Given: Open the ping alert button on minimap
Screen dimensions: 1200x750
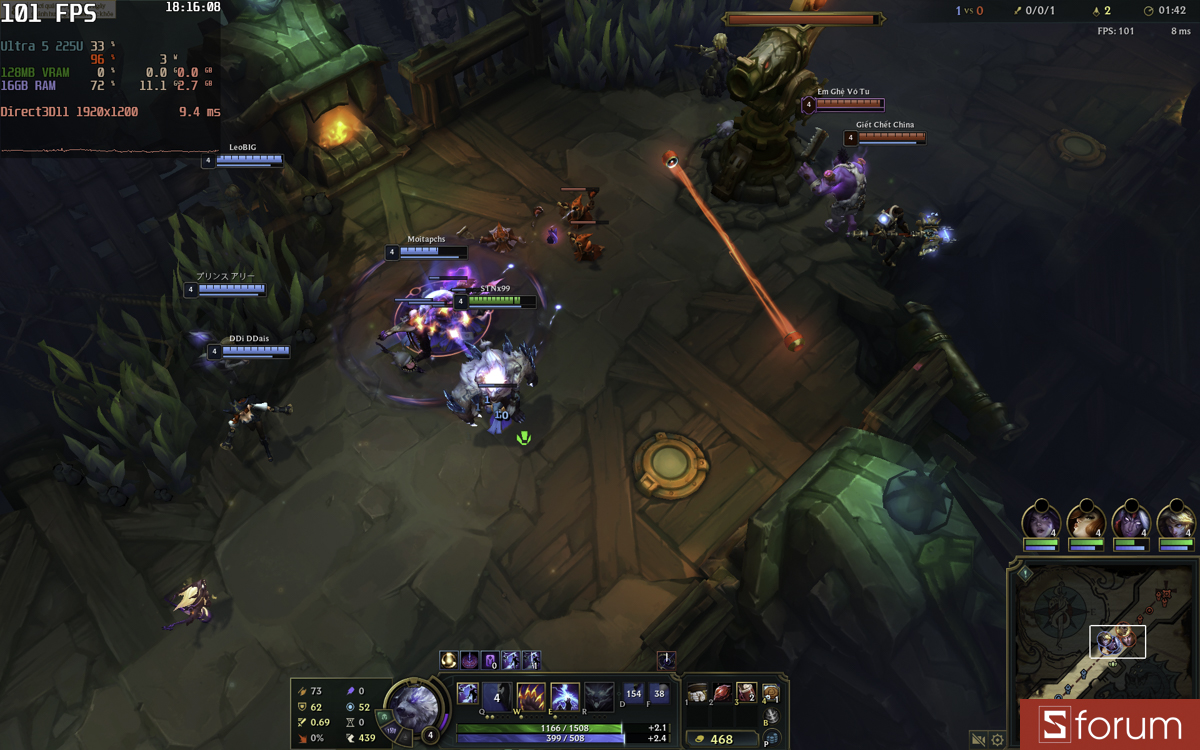Looking at the screenshot, I should click(1025, 574).
